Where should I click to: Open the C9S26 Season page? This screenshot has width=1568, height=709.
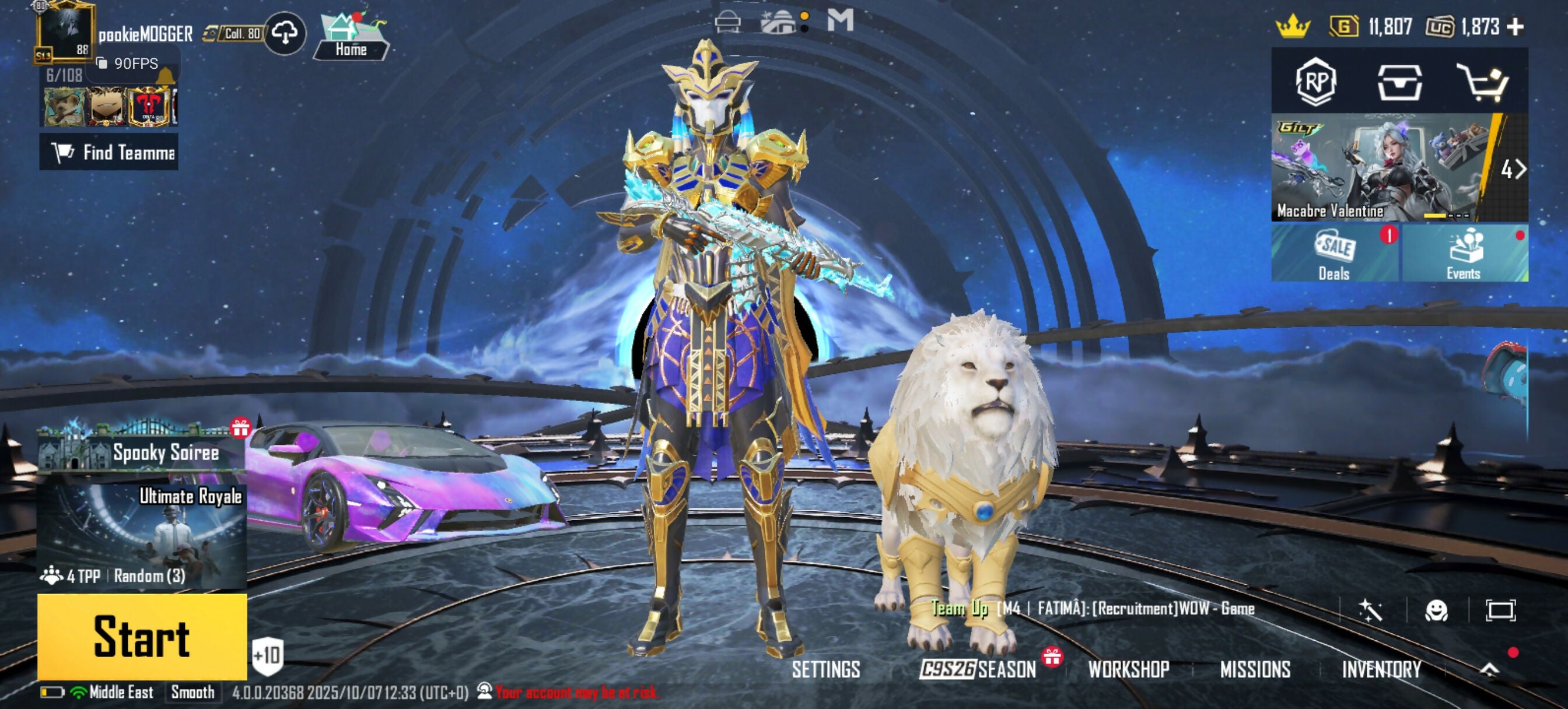(x=978, y=669)
